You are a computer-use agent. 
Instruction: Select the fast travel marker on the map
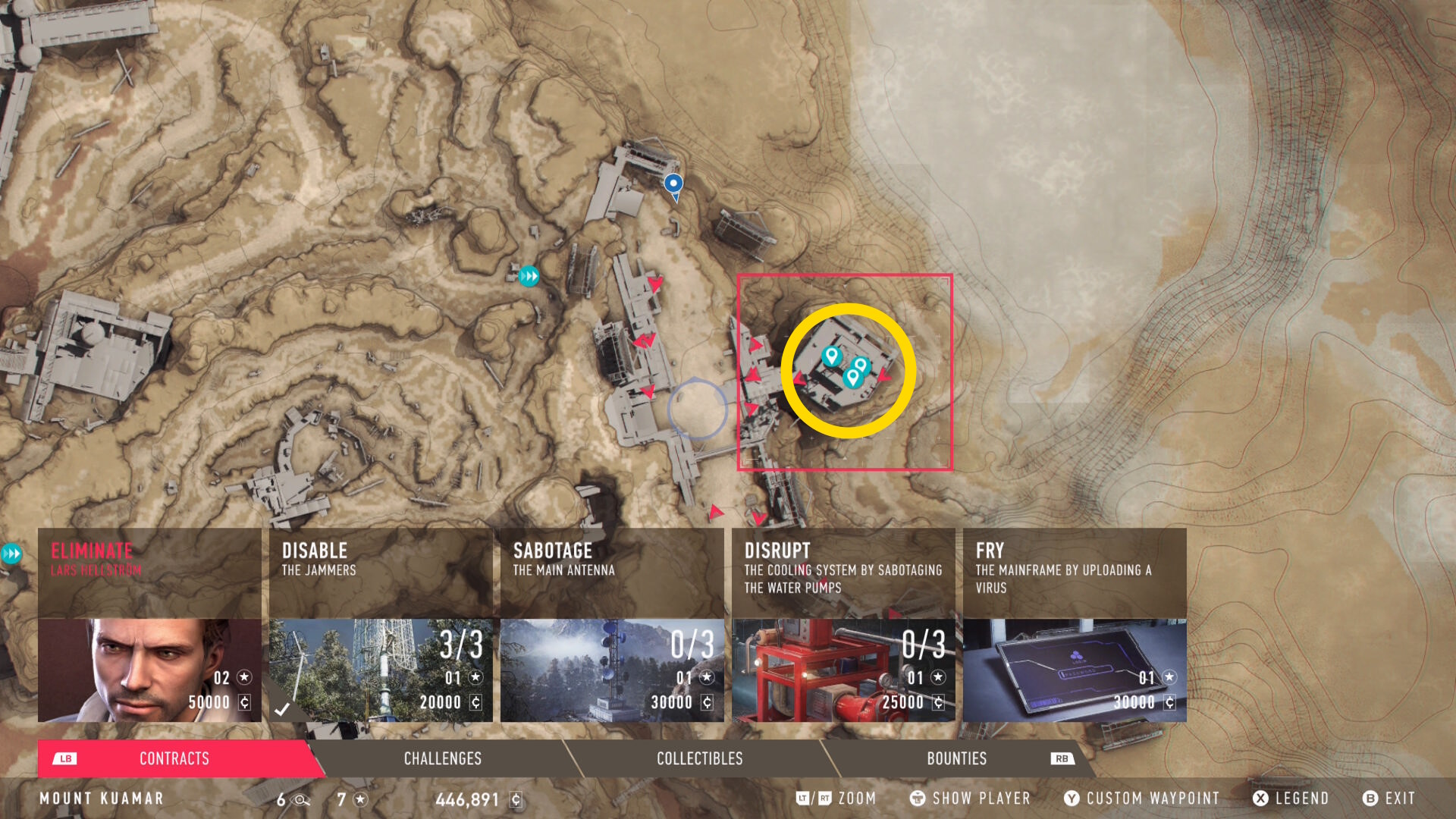[529, 276]
